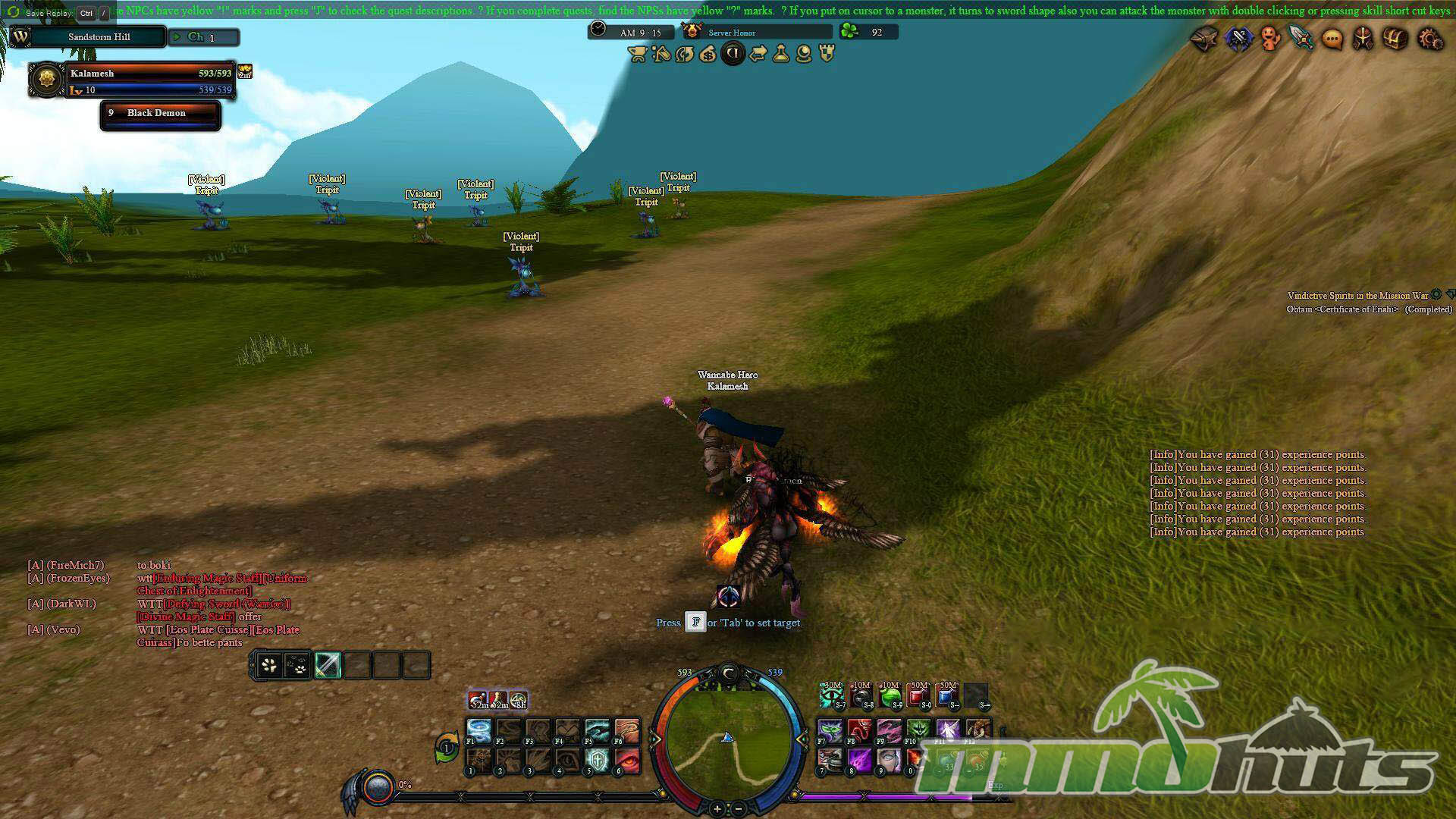
Task: Select the potion flask menu icon
Action: (780, 54)
